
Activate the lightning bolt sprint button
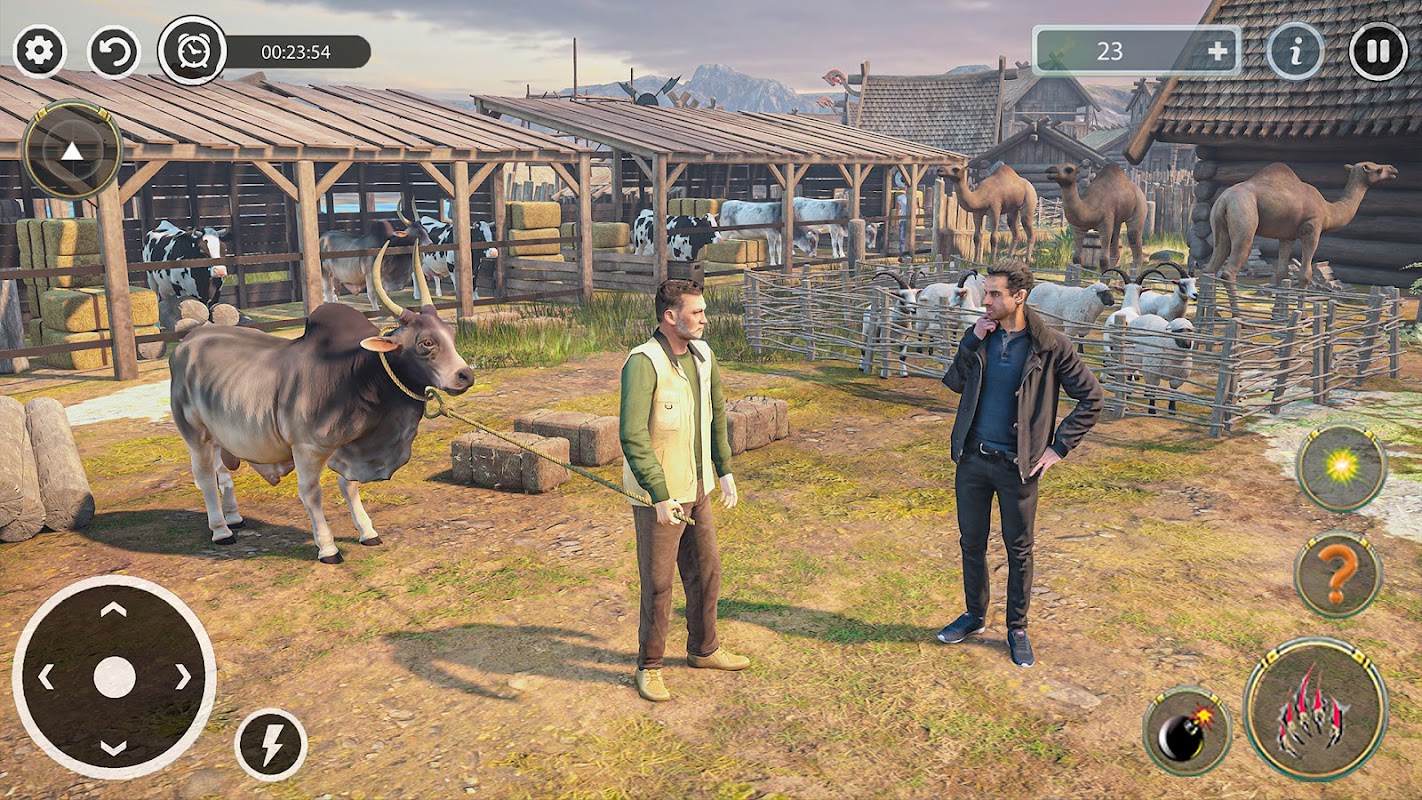271,745
